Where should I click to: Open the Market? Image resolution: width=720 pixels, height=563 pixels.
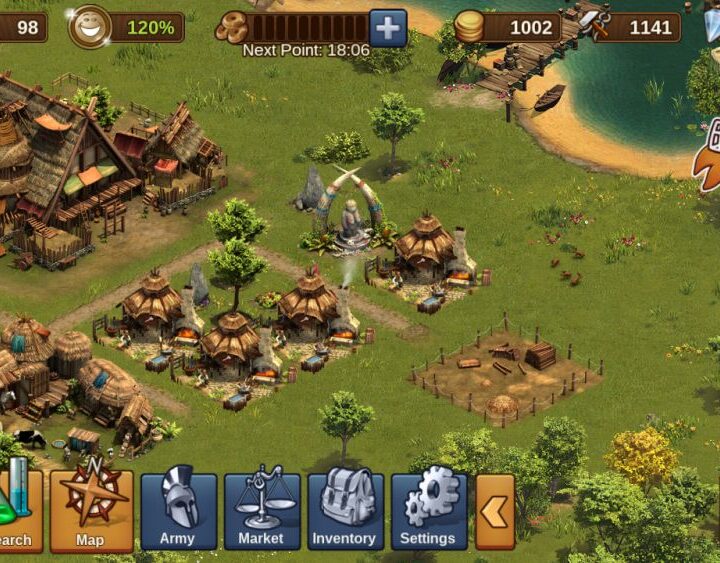pos(261,510)
